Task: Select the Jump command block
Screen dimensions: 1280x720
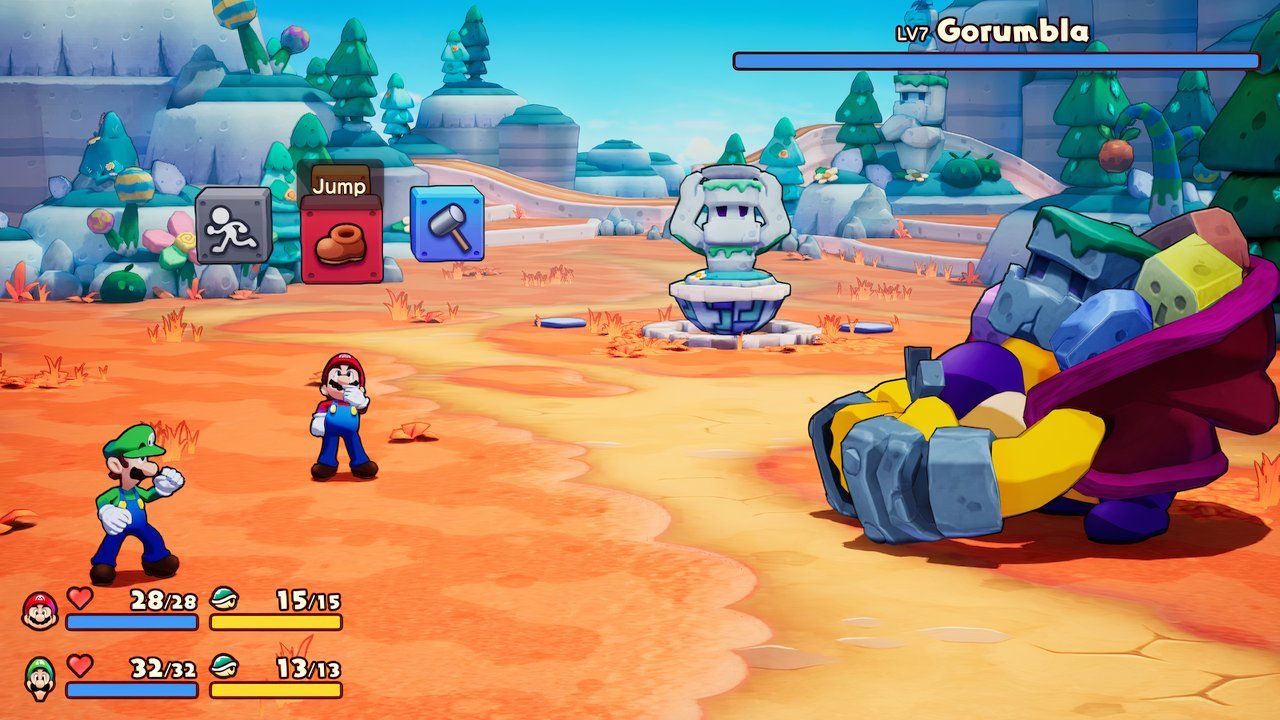Action: click(340, 243)
